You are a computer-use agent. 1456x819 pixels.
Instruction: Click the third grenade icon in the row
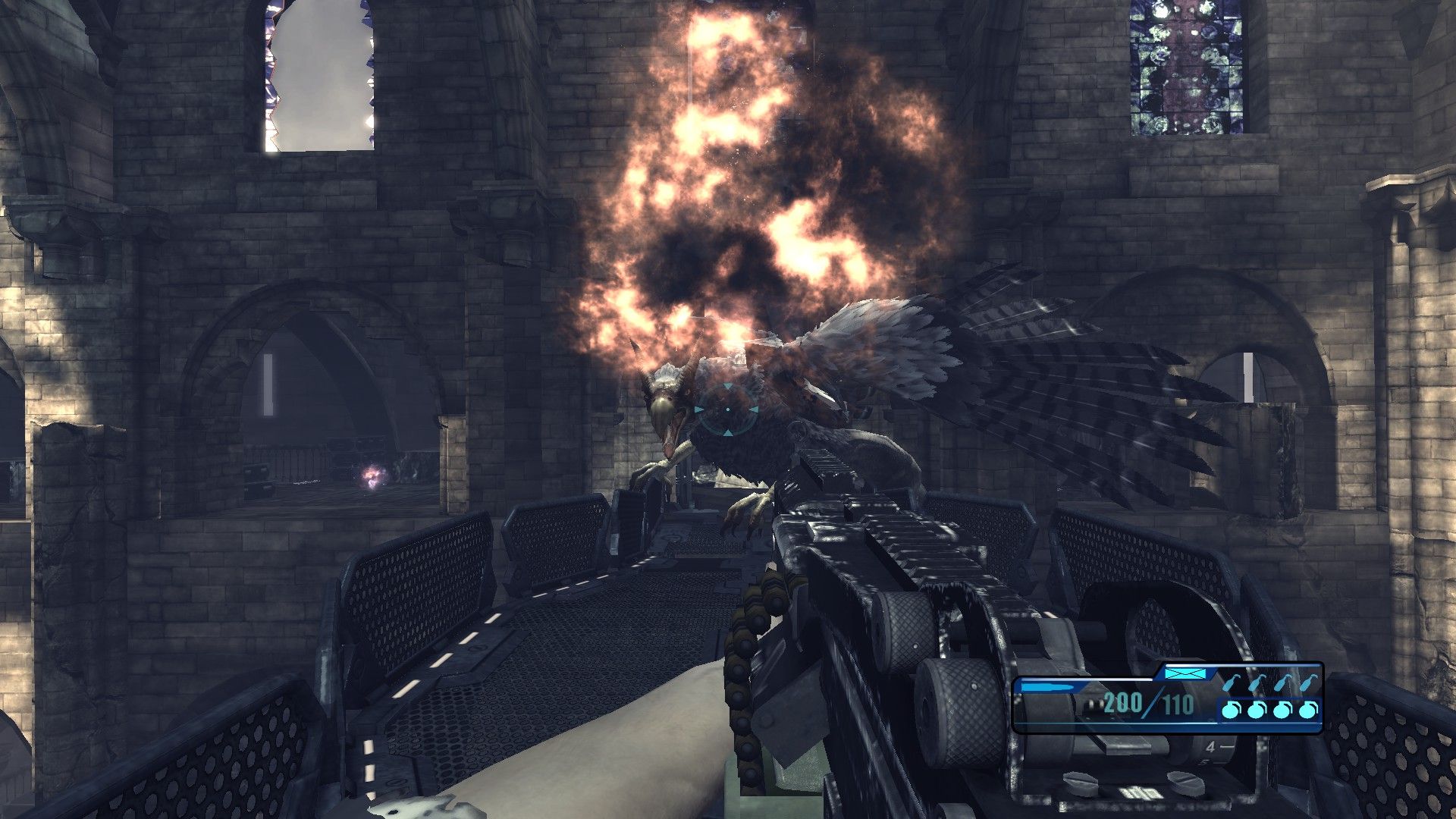click(x=1281, y=709)
